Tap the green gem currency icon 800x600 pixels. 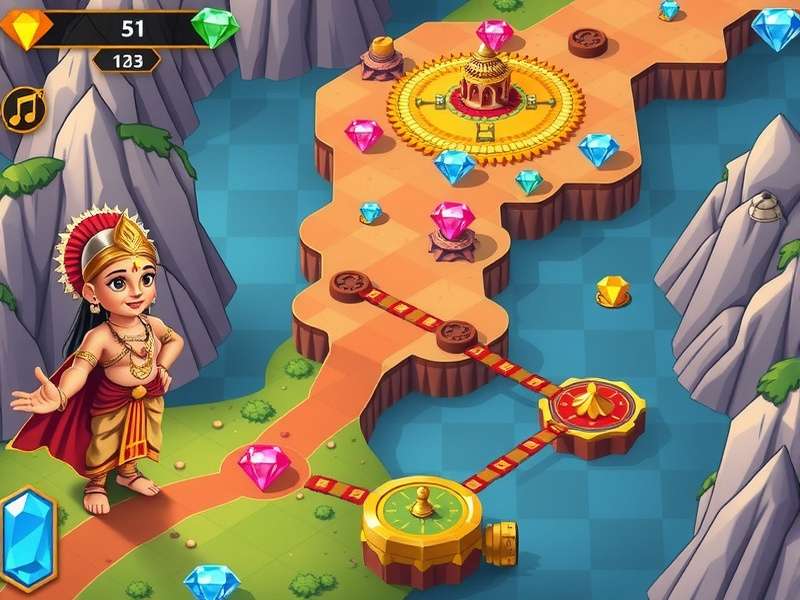[x=215, y=28]
